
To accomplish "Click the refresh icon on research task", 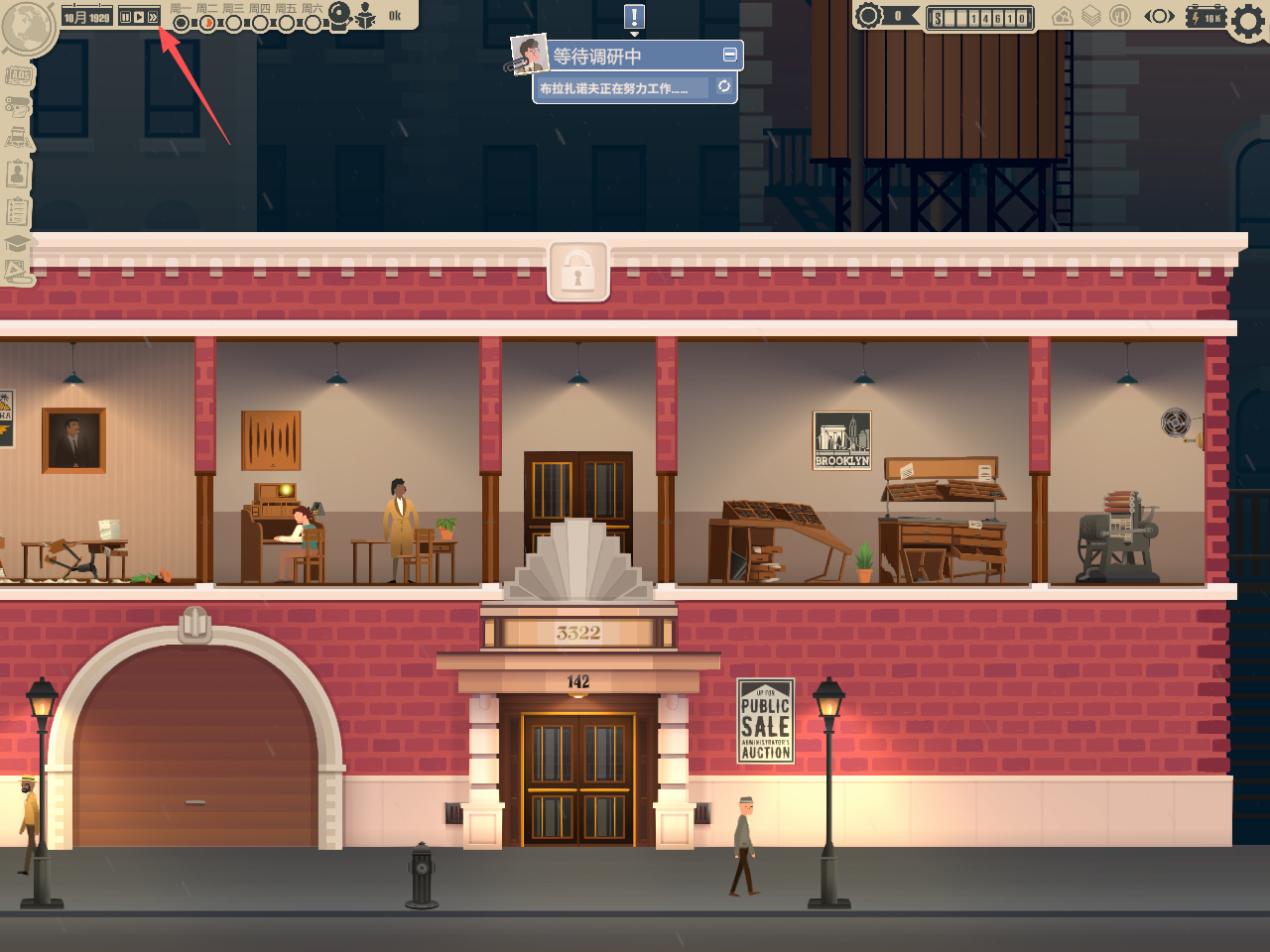I will 724,87.
